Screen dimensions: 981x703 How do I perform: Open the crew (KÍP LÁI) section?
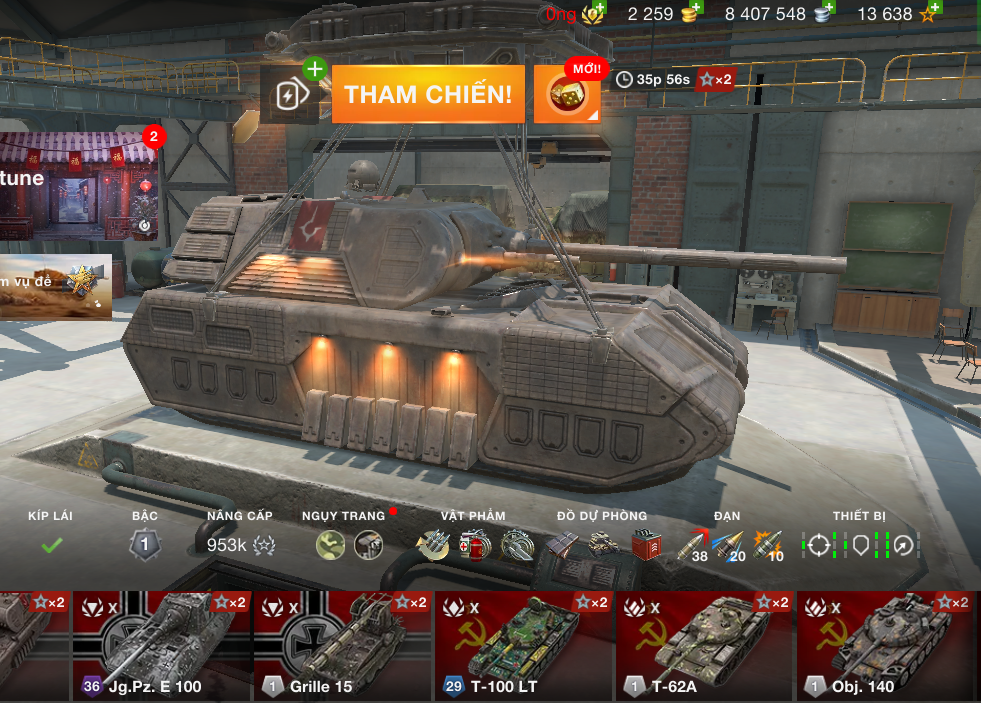pyautogui.click(x=51, y=544)
